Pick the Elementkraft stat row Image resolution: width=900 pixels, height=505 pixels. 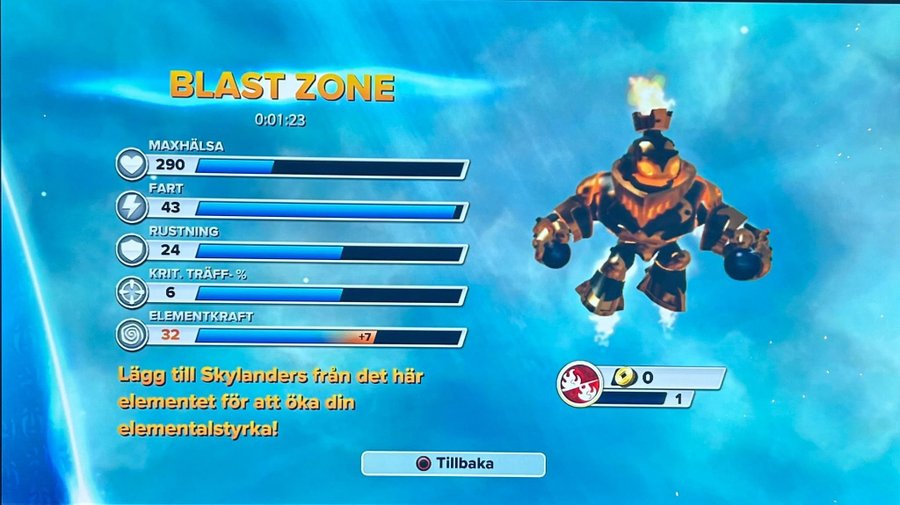[300, 336]
